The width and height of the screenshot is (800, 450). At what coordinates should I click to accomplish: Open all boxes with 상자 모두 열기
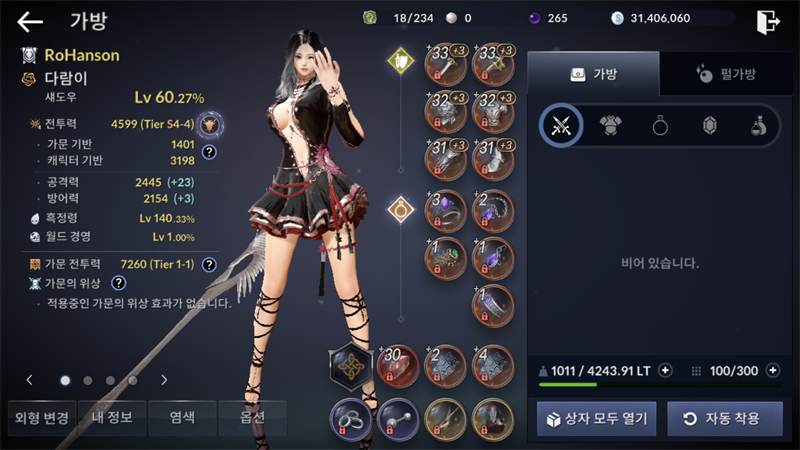(596, 418)
